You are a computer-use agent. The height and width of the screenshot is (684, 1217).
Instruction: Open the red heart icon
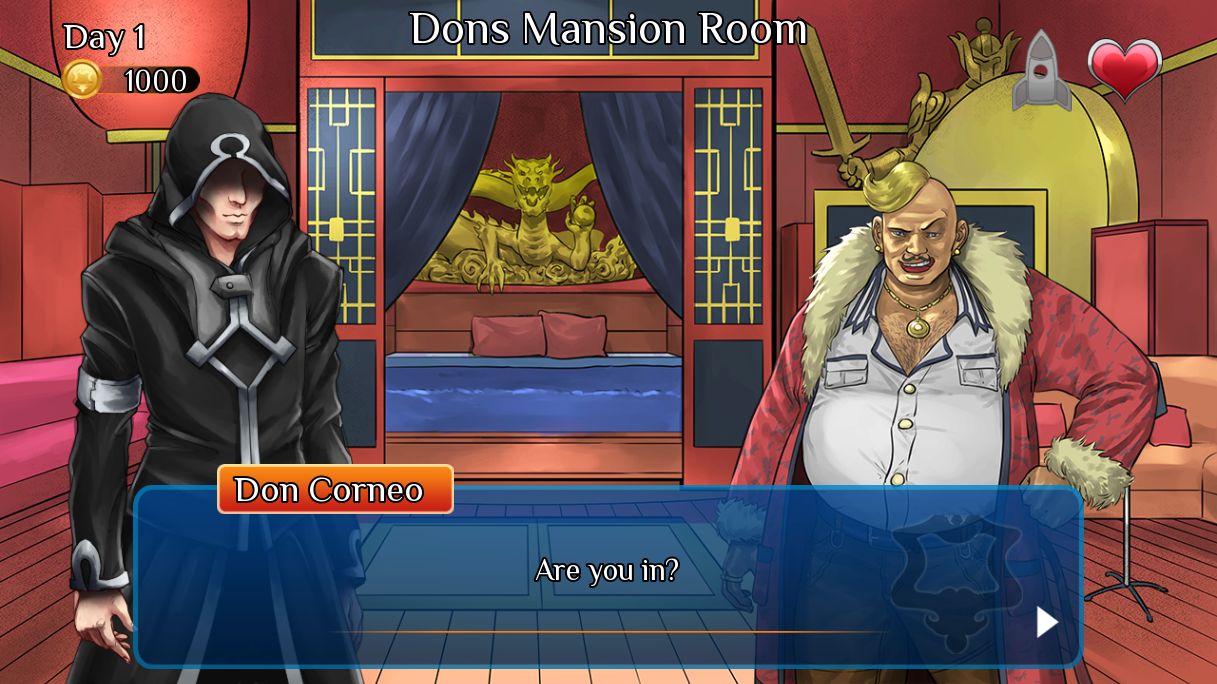click(1124, 68)
